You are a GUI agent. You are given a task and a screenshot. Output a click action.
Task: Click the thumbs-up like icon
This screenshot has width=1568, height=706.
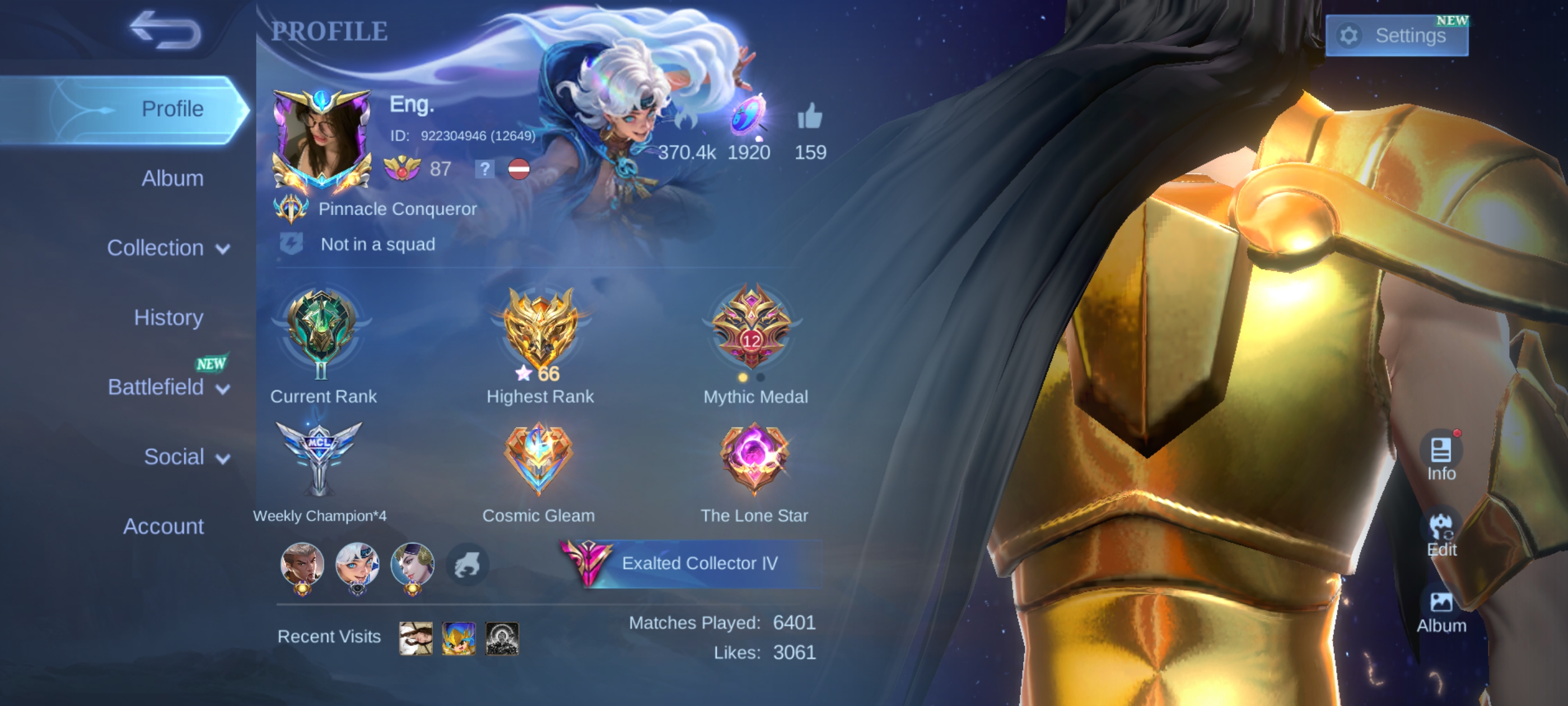810,116
